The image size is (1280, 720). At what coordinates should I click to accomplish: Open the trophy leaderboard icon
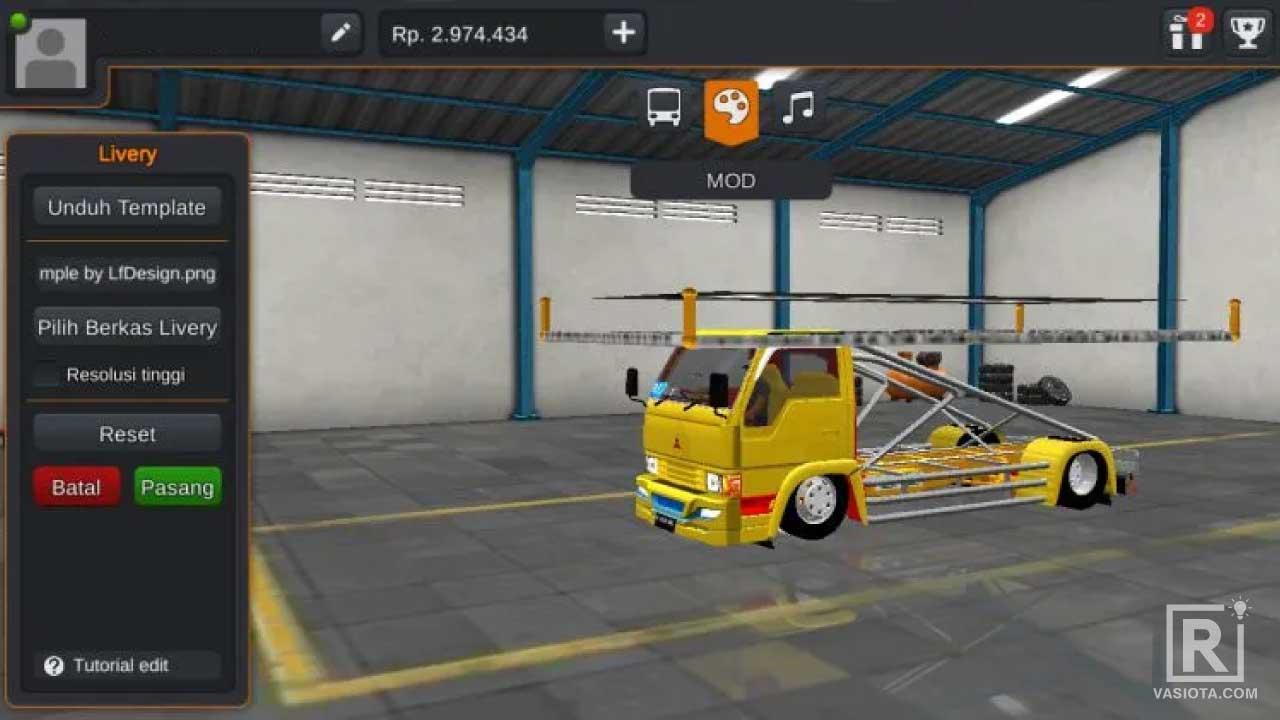[1245, 31]
